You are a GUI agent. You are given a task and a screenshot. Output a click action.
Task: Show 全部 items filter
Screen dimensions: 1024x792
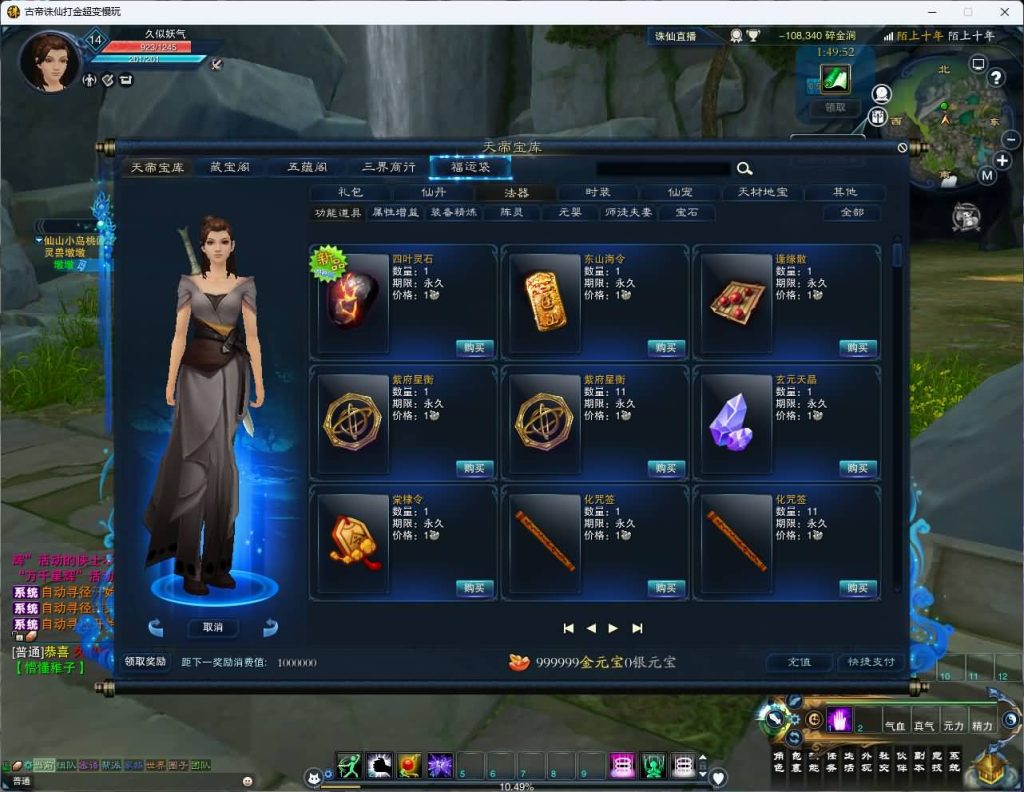851,212
